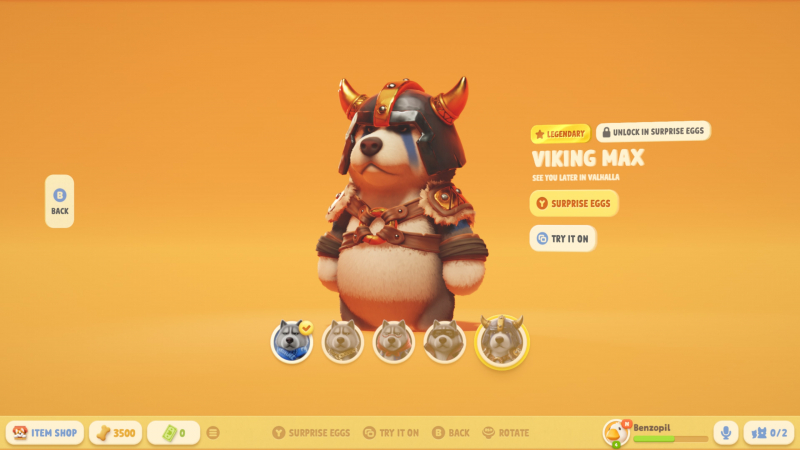Open the party members 0/2 panel
The image size is (800, 450).
[x=769, y=433]
